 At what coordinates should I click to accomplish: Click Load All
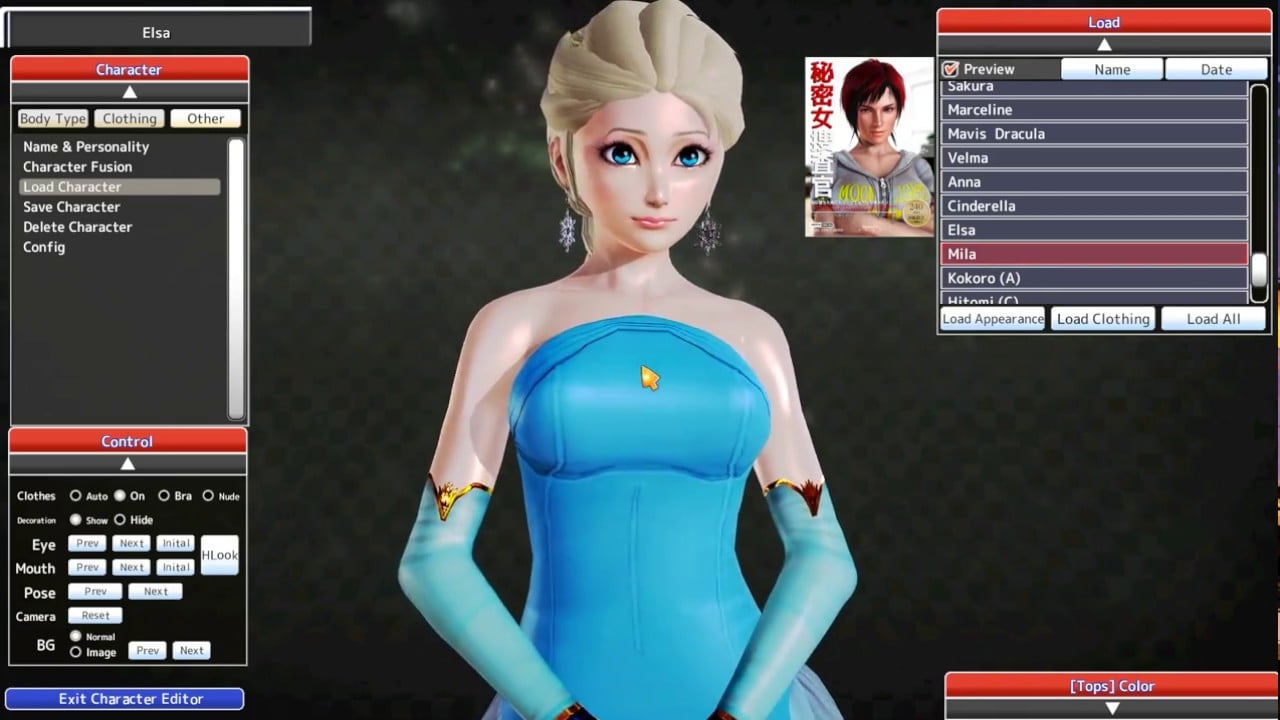click(x=1213, y=318)
